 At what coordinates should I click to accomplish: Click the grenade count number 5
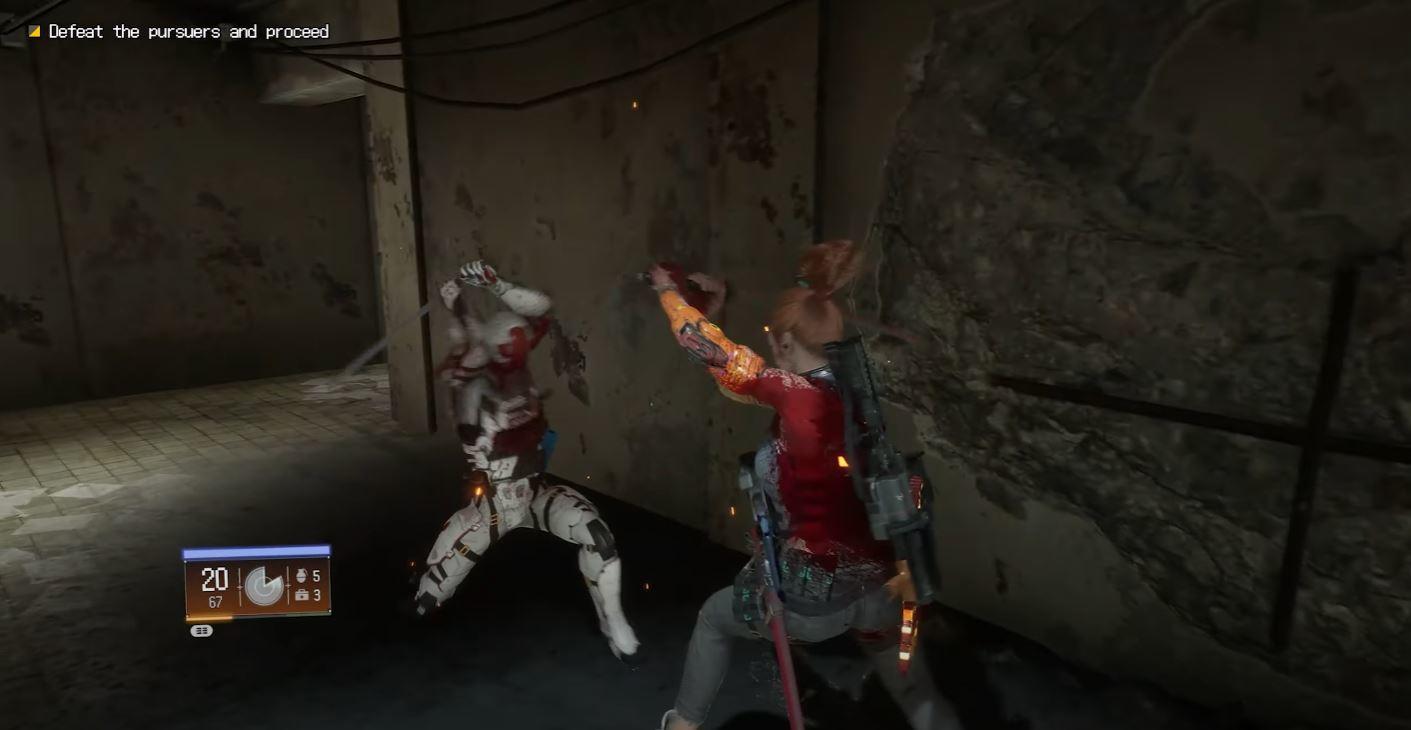tap(317, 575)
